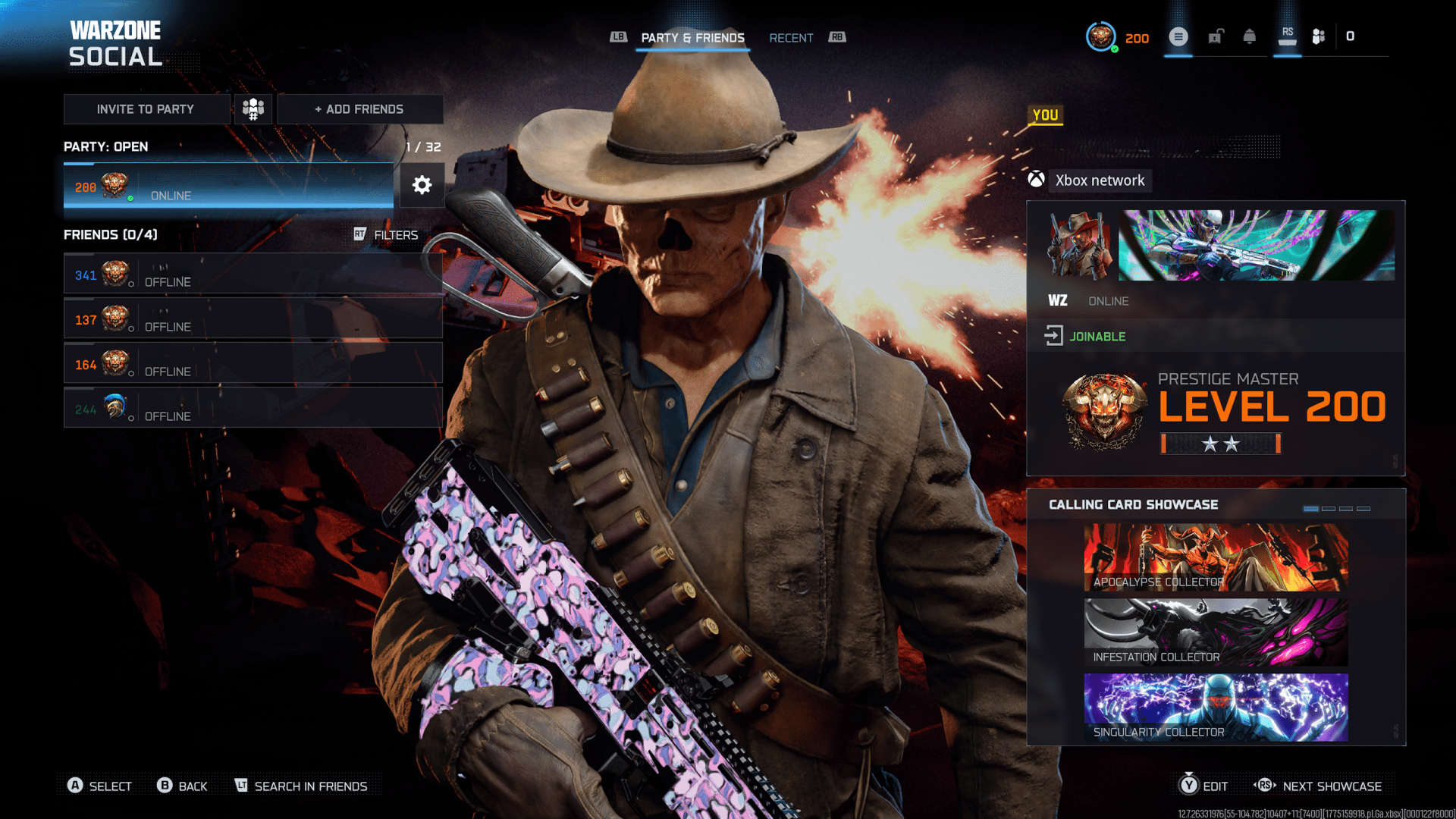The height and width of the screenshot is (819, 1456).
Task: Click the Xbox network logo icon
Action: pyautogui.click(x=1037, y=180)
